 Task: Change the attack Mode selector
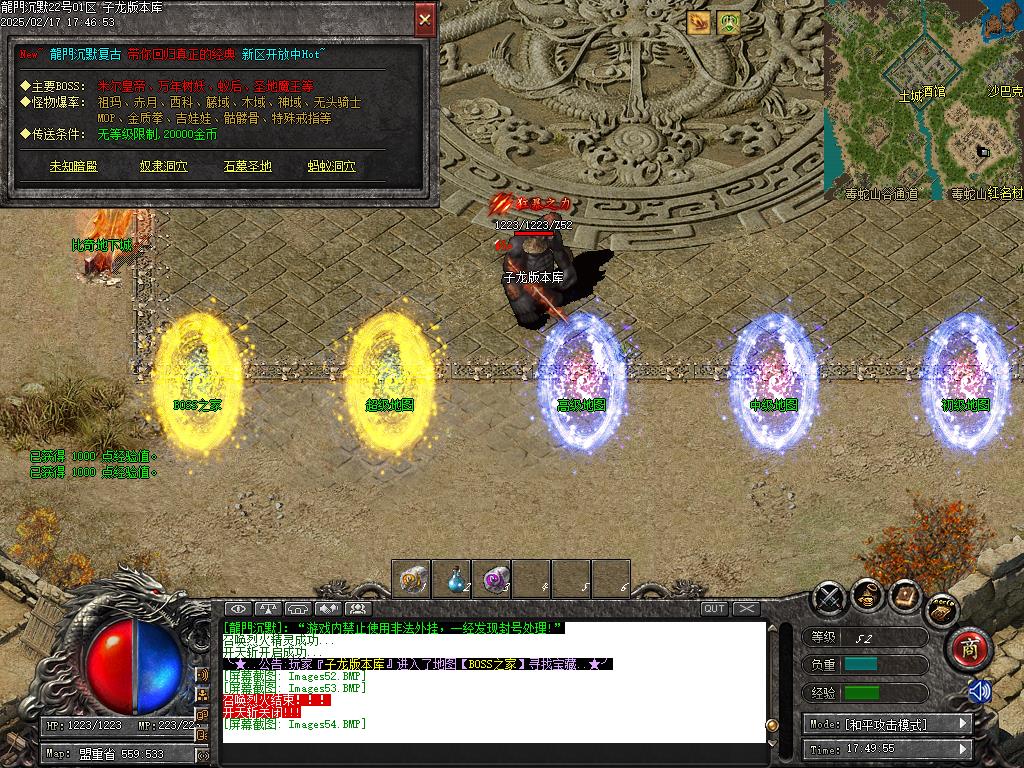pyautogui.click(x=887, y=723)
